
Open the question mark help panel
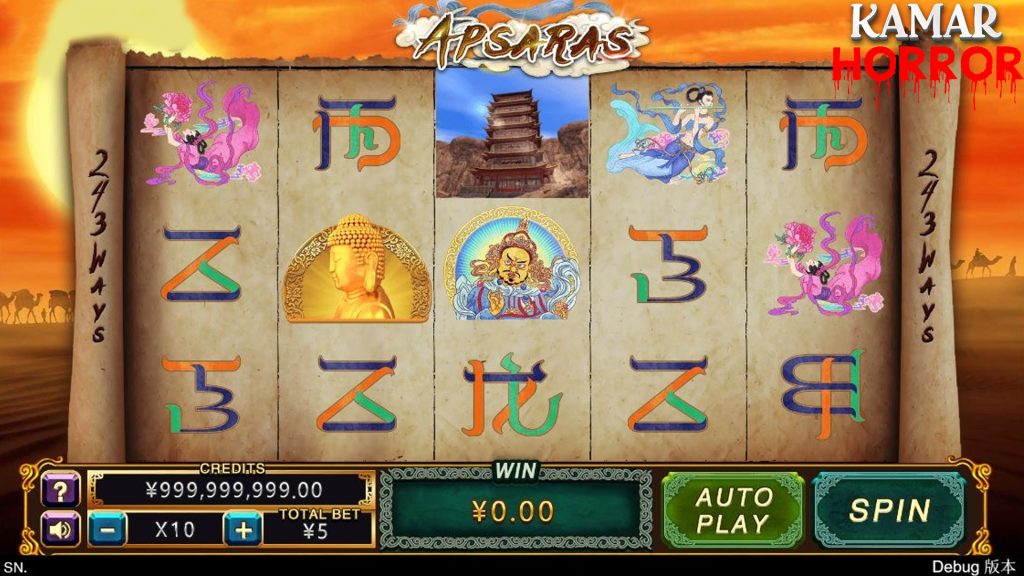point(59,490)
